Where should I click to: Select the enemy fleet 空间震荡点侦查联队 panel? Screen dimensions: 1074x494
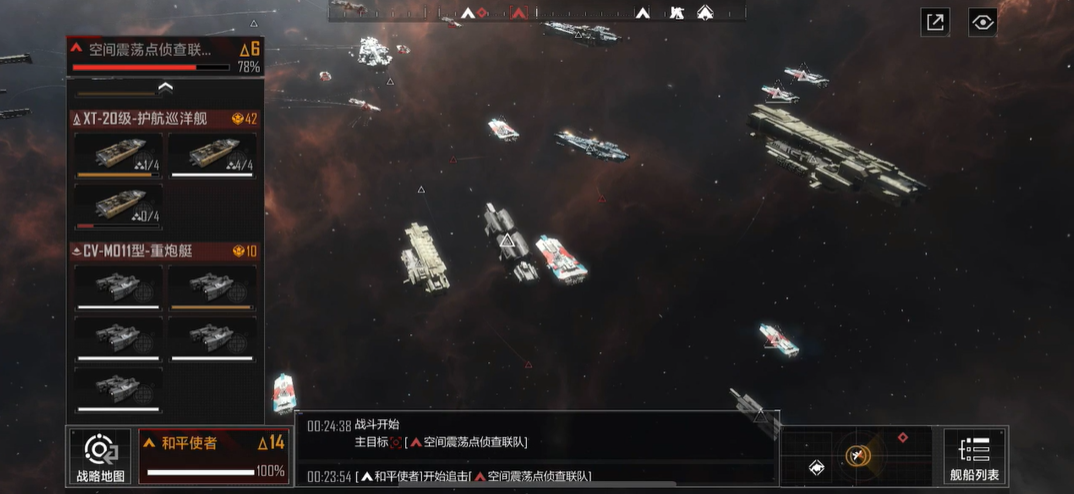[165, 55]
